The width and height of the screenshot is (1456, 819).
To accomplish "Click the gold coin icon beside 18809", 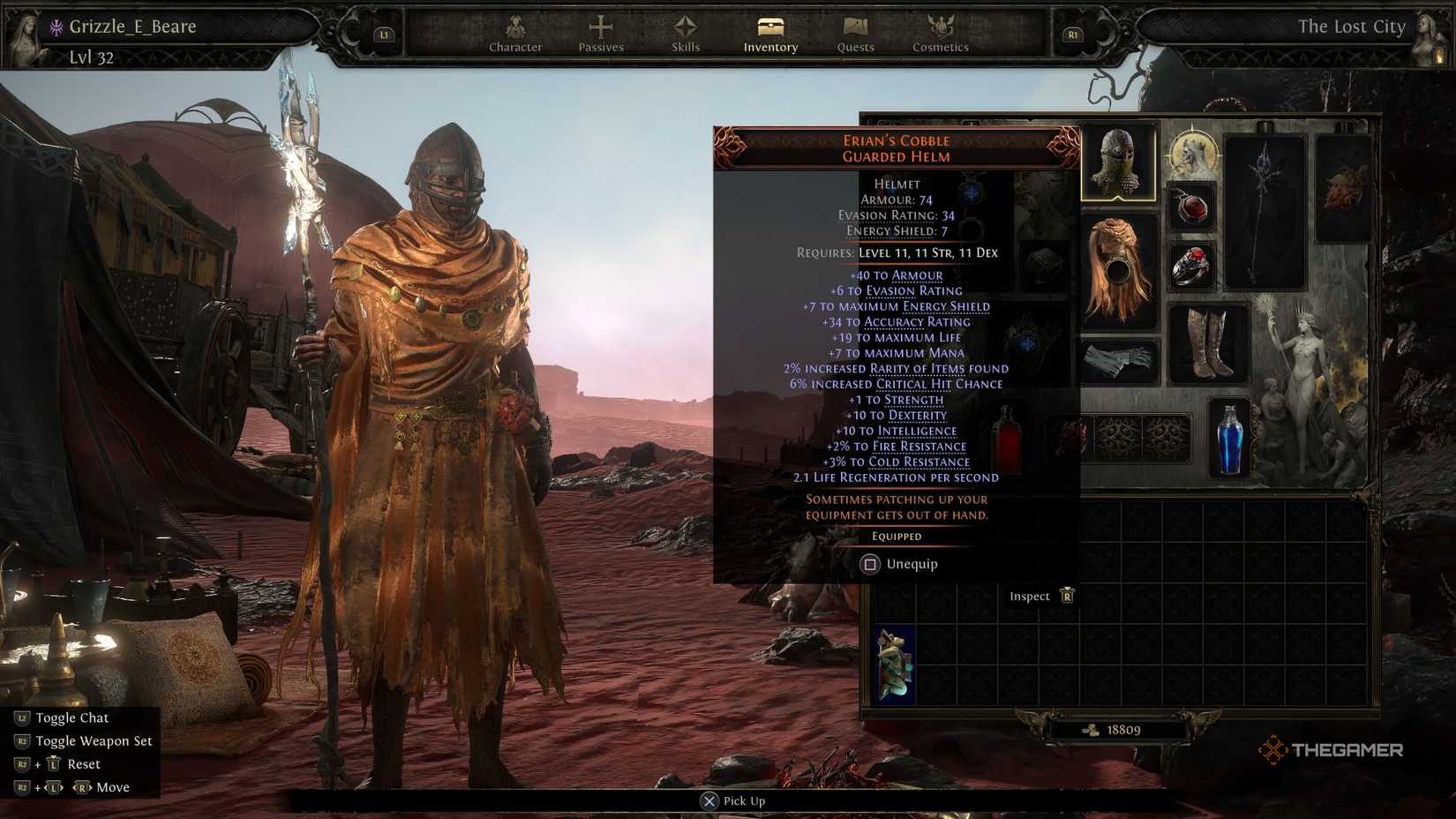I will click(x=1091, y=729).
